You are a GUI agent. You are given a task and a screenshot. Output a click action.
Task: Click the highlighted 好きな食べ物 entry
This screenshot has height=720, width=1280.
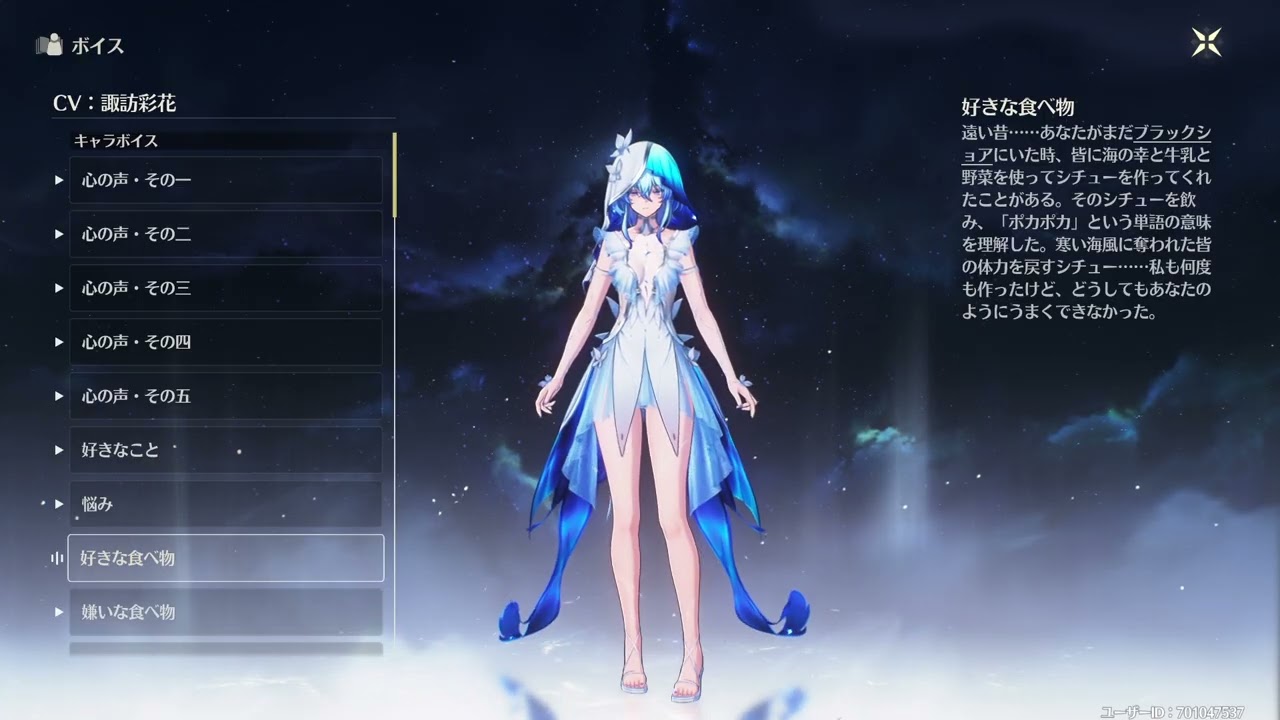pos(225,558)
